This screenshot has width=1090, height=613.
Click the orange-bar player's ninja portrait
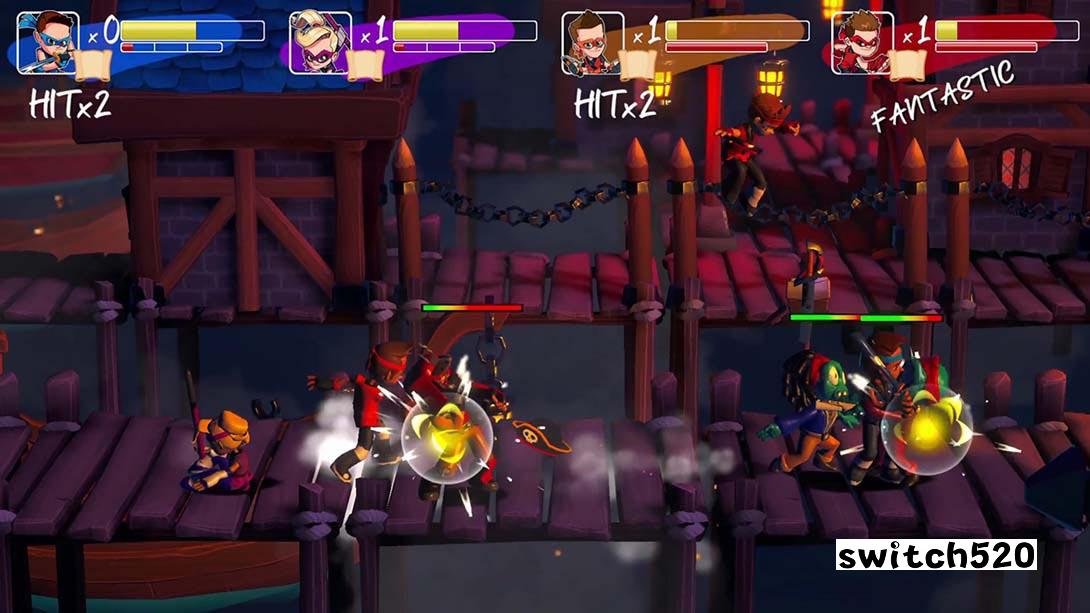click(592, 42)
